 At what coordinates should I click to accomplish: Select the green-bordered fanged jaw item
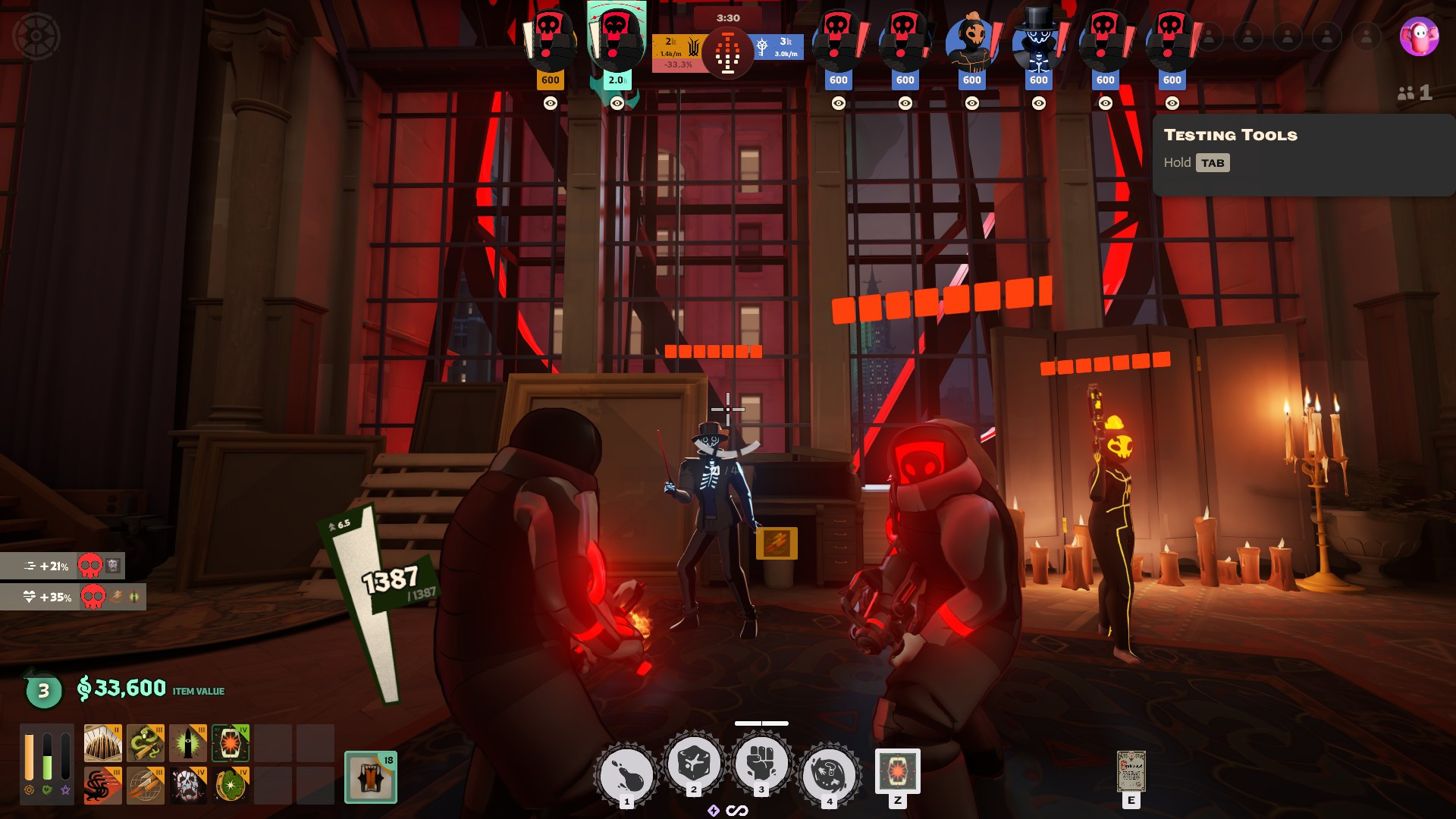(x=231, y=743)
